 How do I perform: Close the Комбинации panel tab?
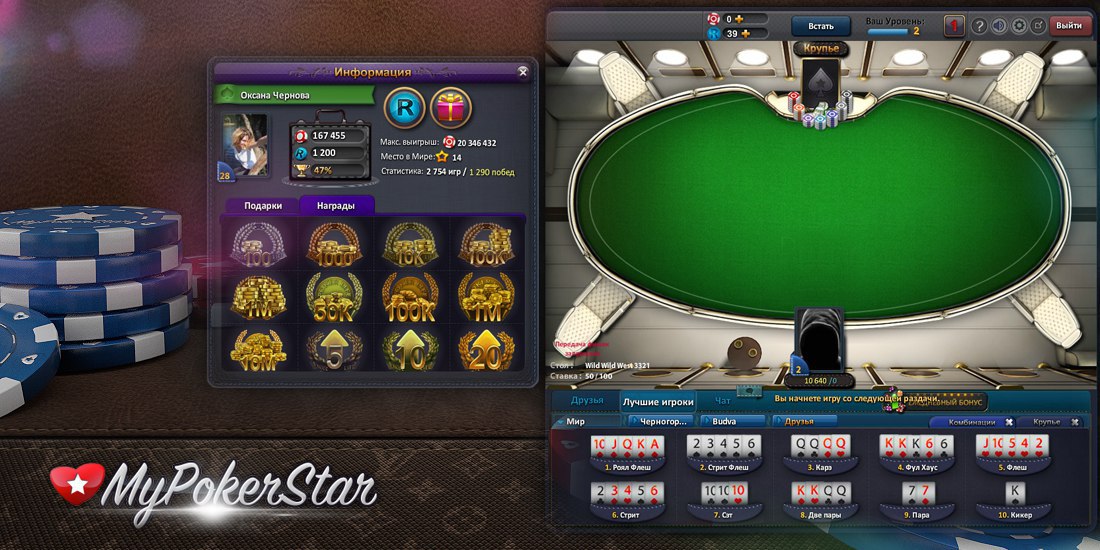tap(1009, 422)
